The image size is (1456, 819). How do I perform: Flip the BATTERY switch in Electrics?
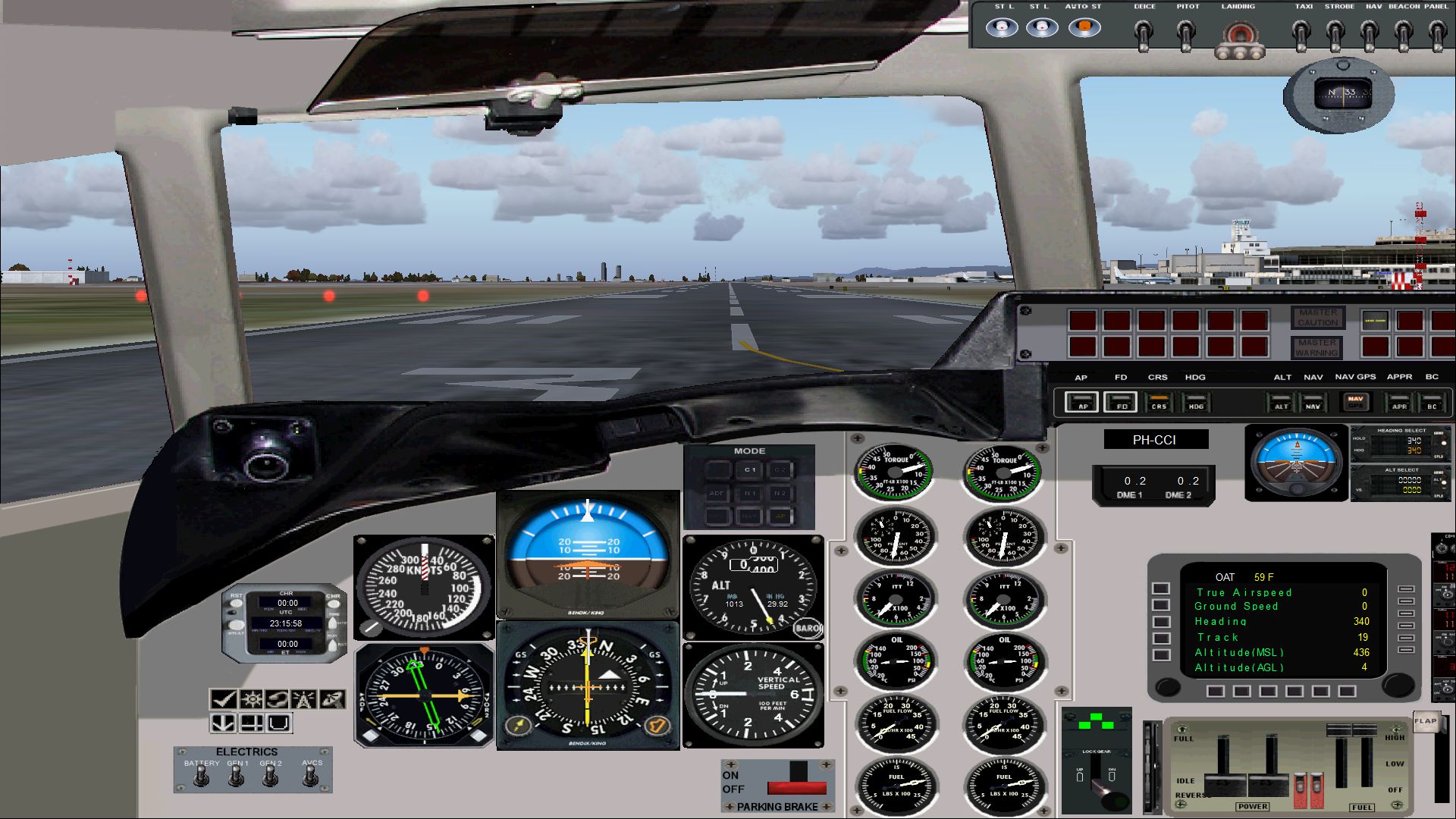[202, 777]
